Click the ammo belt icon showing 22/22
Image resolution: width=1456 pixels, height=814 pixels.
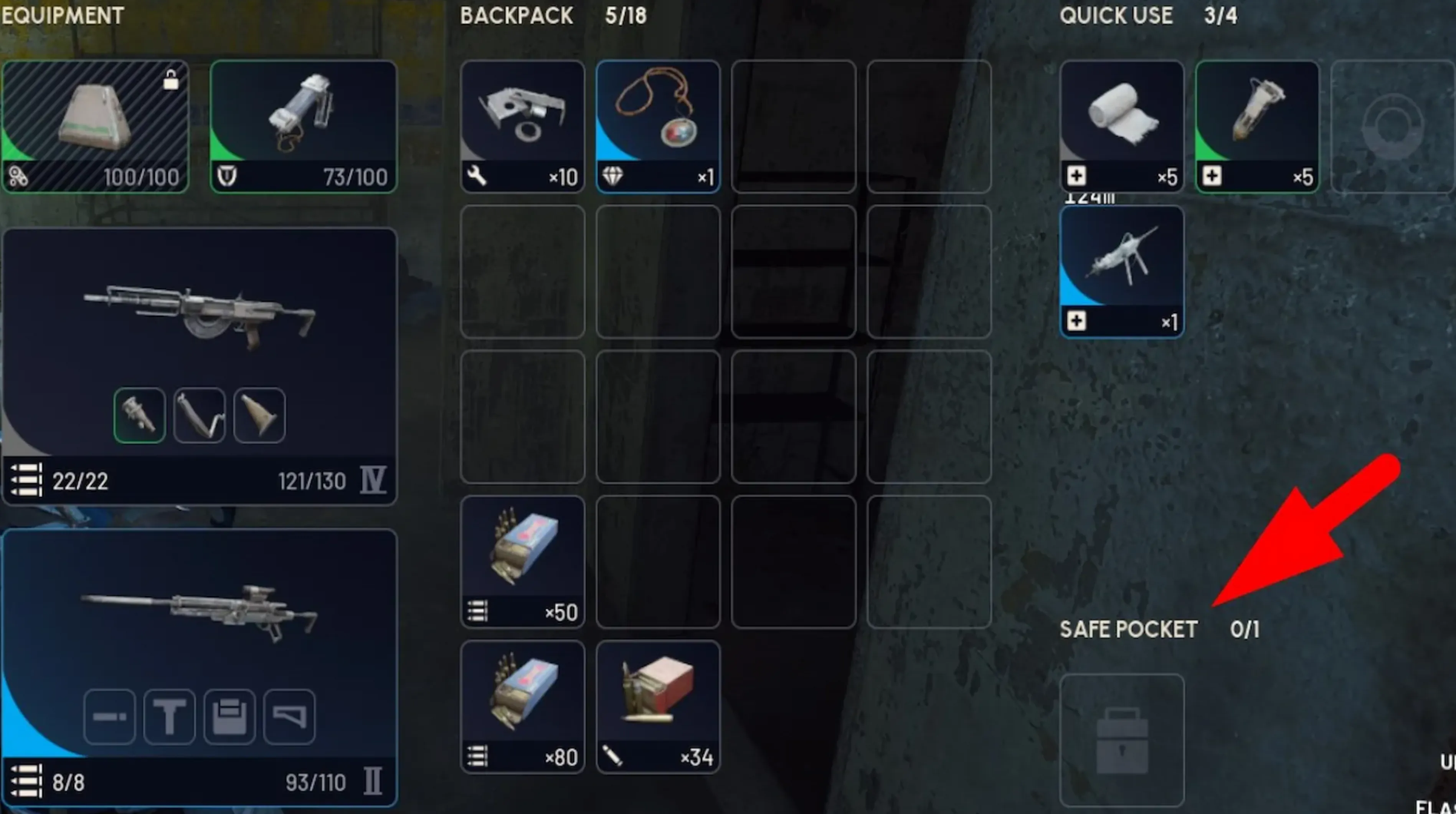[25, 481]
